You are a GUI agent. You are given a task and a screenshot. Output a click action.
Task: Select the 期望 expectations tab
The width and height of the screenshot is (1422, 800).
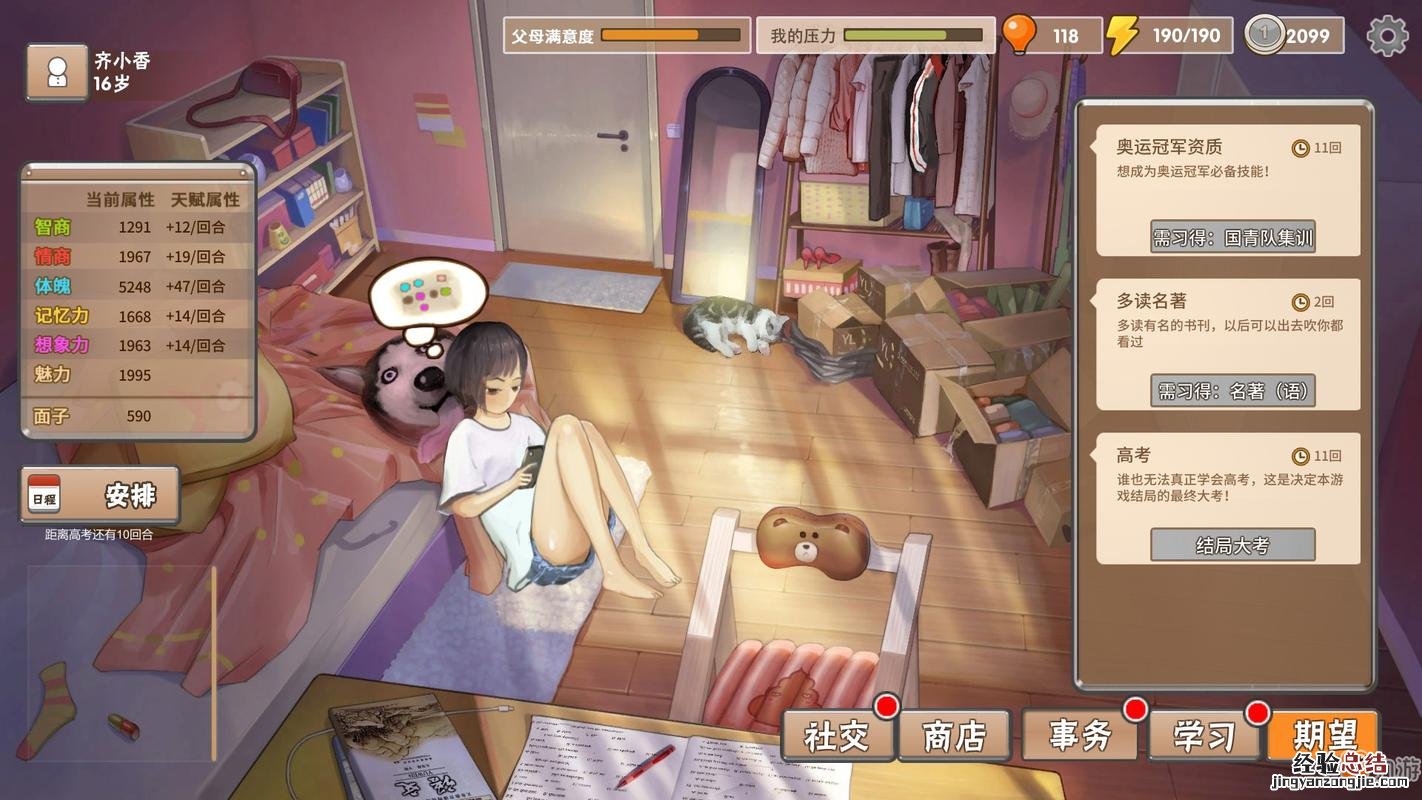[x=1324, y=737]
